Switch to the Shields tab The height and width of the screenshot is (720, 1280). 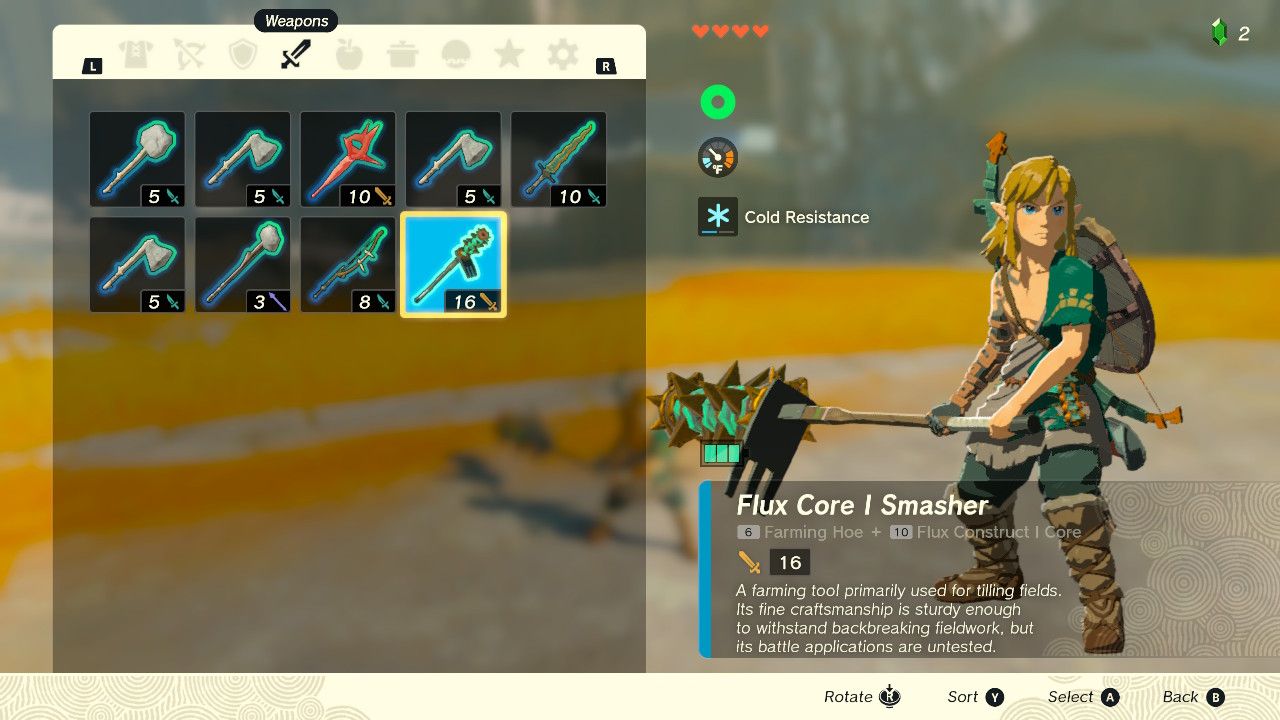click(243, 55)
